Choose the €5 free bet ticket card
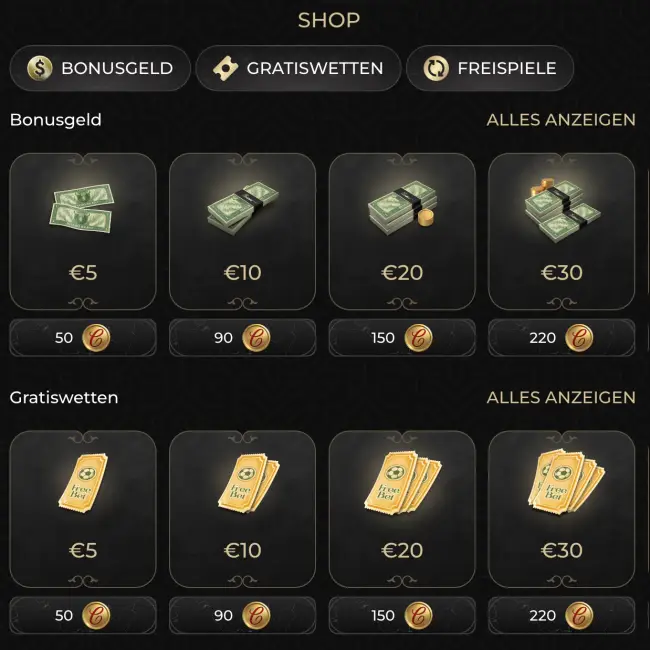 pos(83,509)
